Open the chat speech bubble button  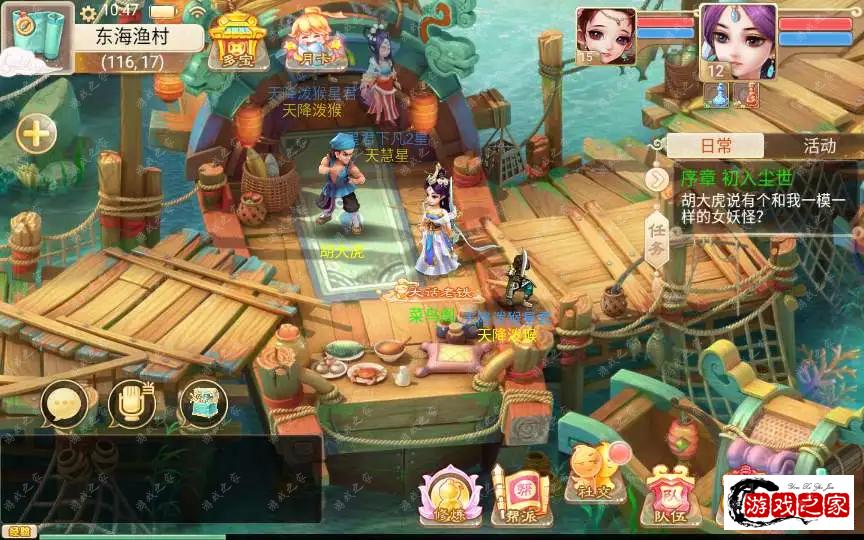point(66,404)
